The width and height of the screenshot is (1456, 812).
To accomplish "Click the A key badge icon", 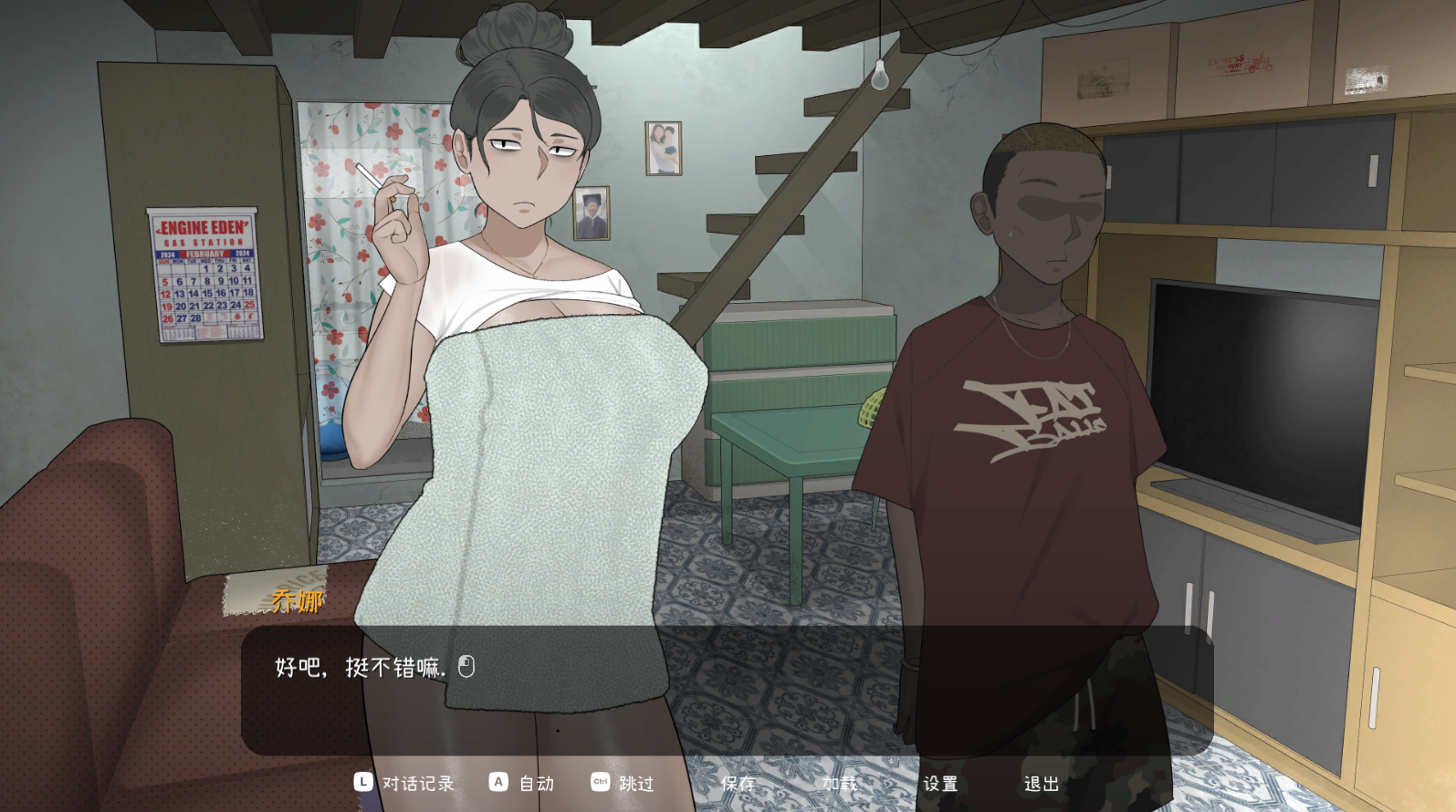I will pos(498,783).
